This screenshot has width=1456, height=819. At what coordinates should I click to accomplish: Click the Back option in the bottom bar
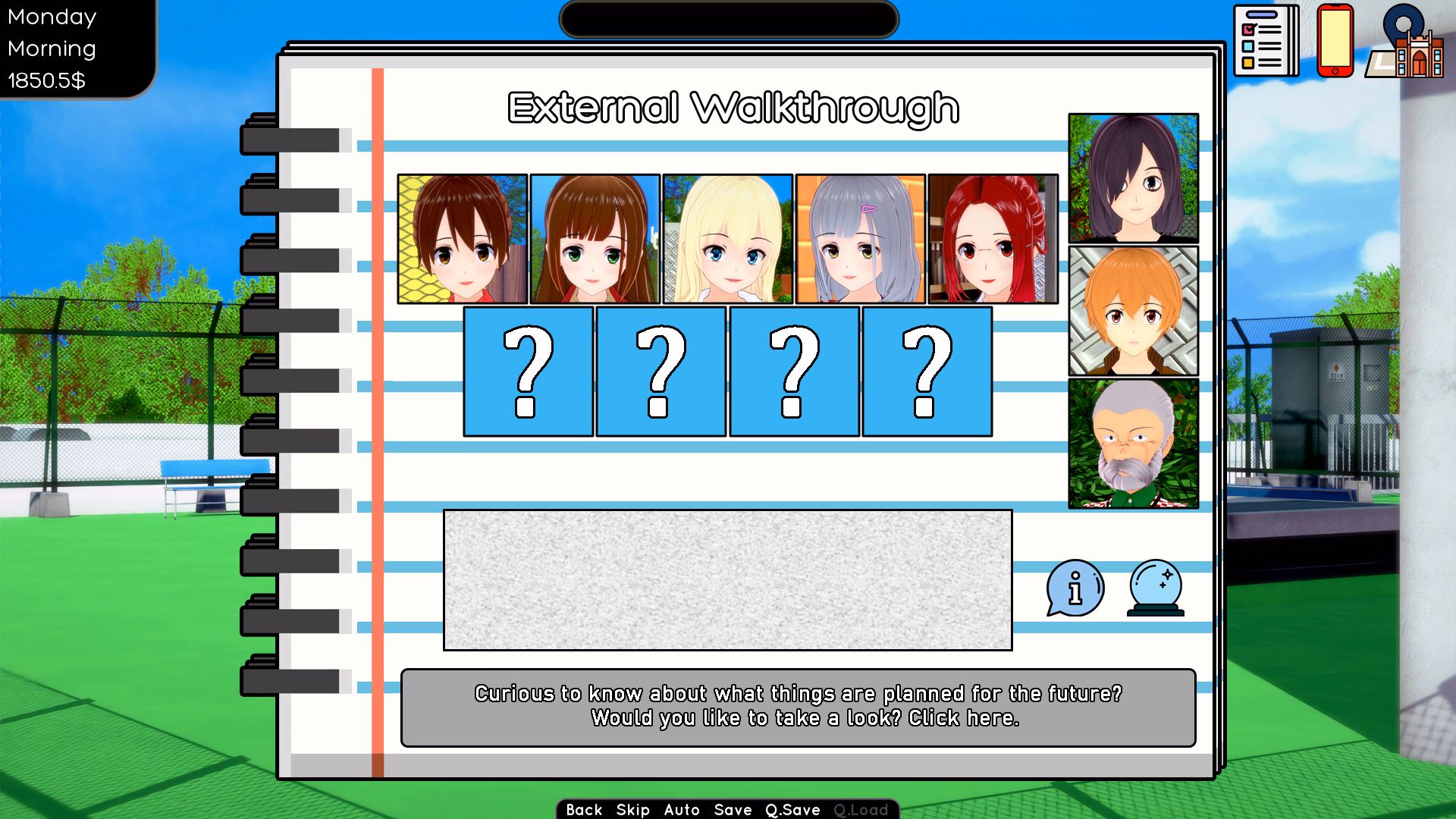[585, 810]
